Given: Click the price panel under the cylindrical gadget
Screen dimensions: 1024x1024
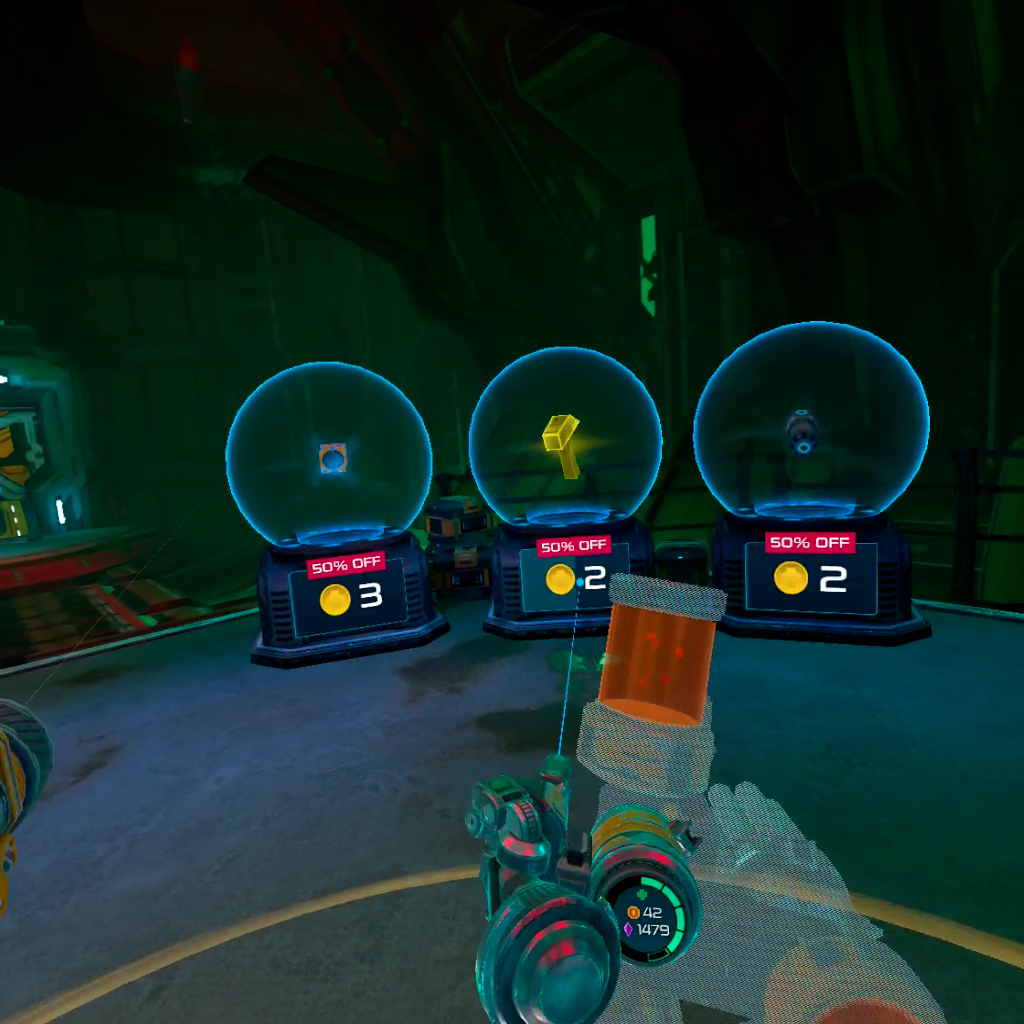Looking at the screenshot, I should (x=810, y=578).
